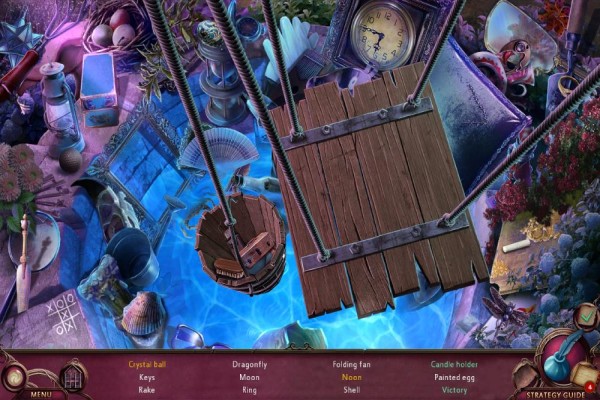This screenshot has width=600, height=400.
Task: Click the 'Candle holder' list entry
Action: tap(453, 365)
